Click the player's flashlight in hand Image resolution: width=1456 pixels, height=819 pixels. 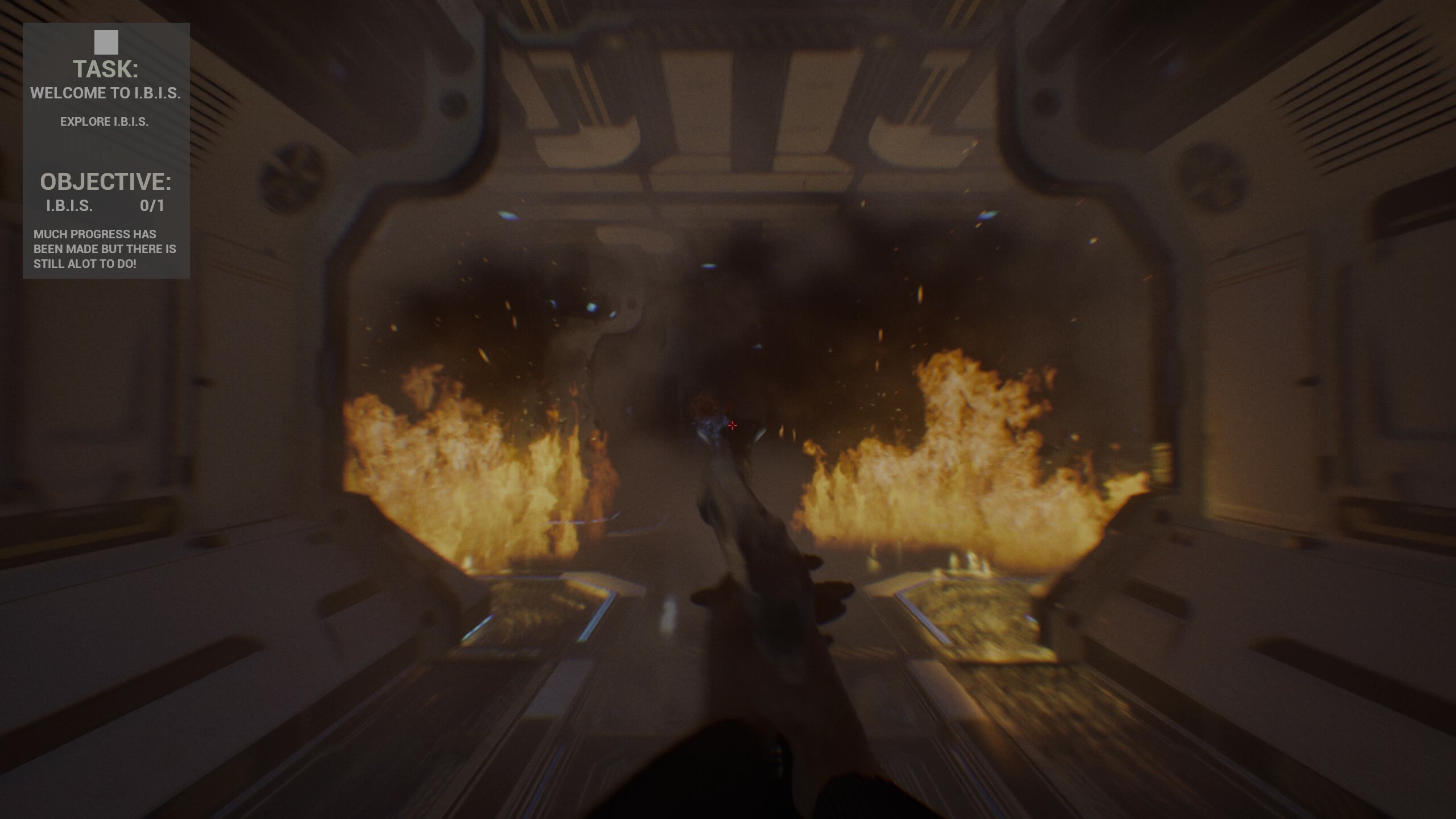click(751, 540)
